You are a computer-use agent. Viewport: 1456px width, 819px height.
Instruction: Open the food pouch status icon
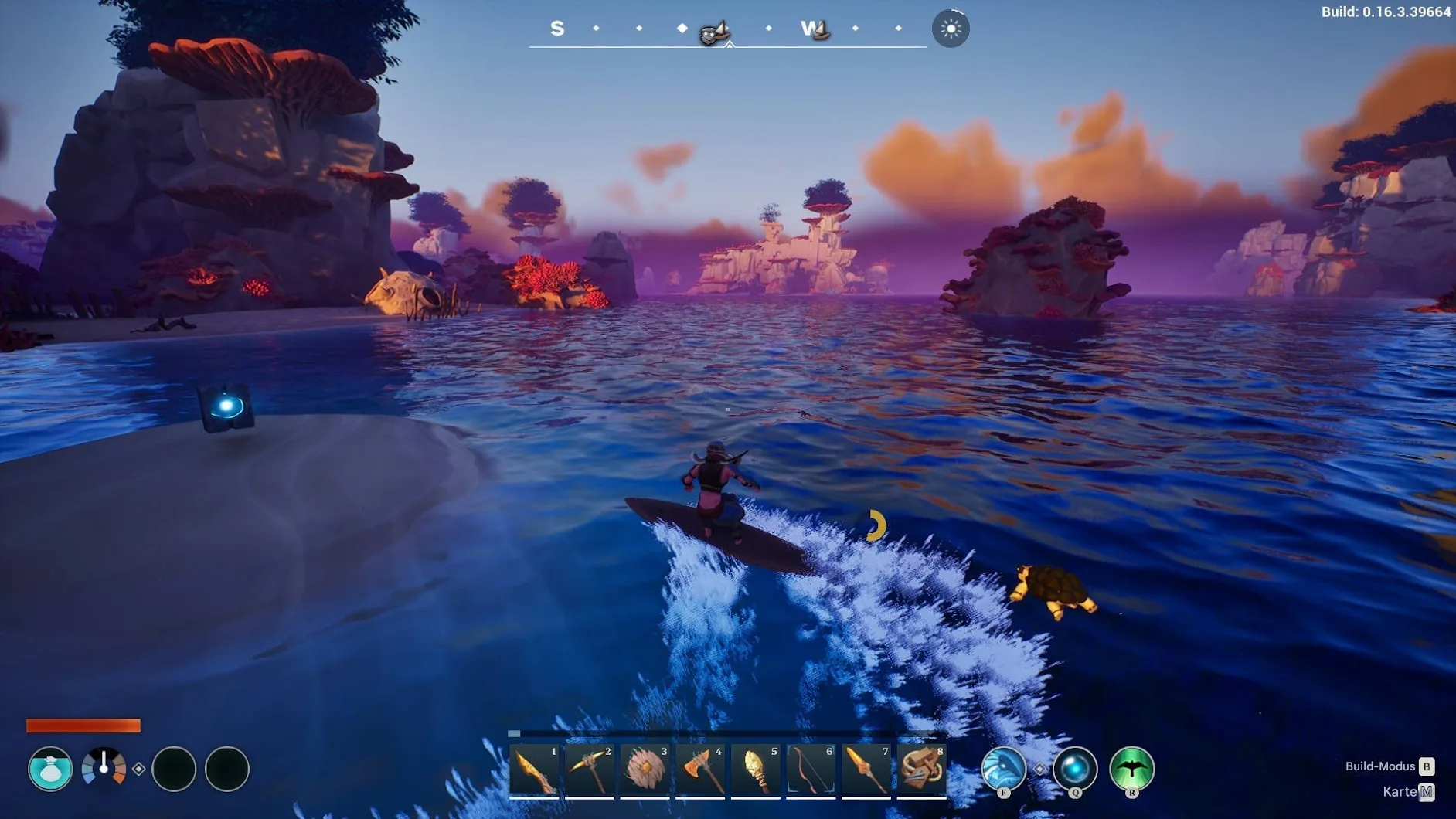50,769
